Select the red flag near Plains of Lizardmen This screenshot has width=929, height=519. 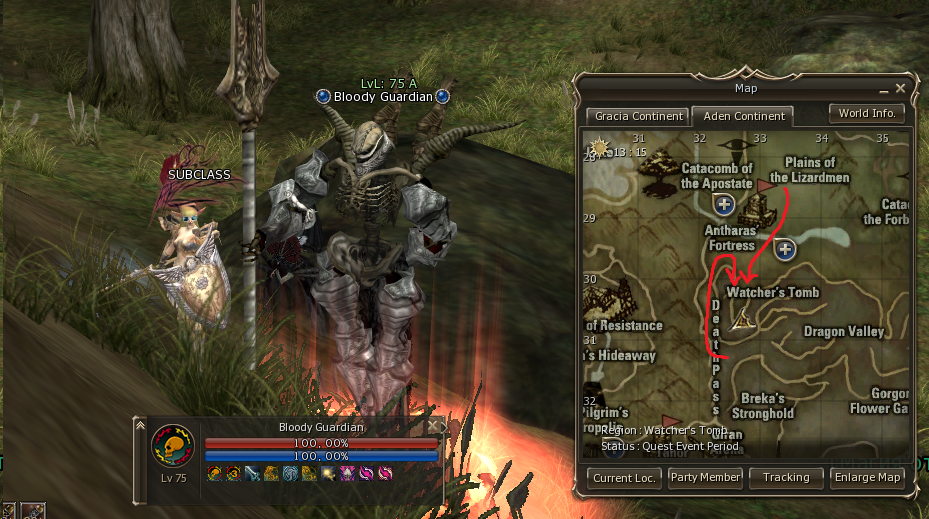pyautogui.click(x=766, y=185)
